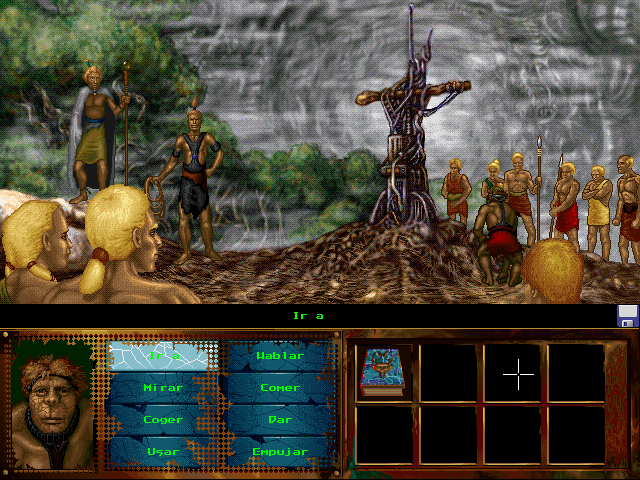This screenshot has width=640, height=480.
Task: Select the 'Ir a' verb
Action: pos(163,355)
